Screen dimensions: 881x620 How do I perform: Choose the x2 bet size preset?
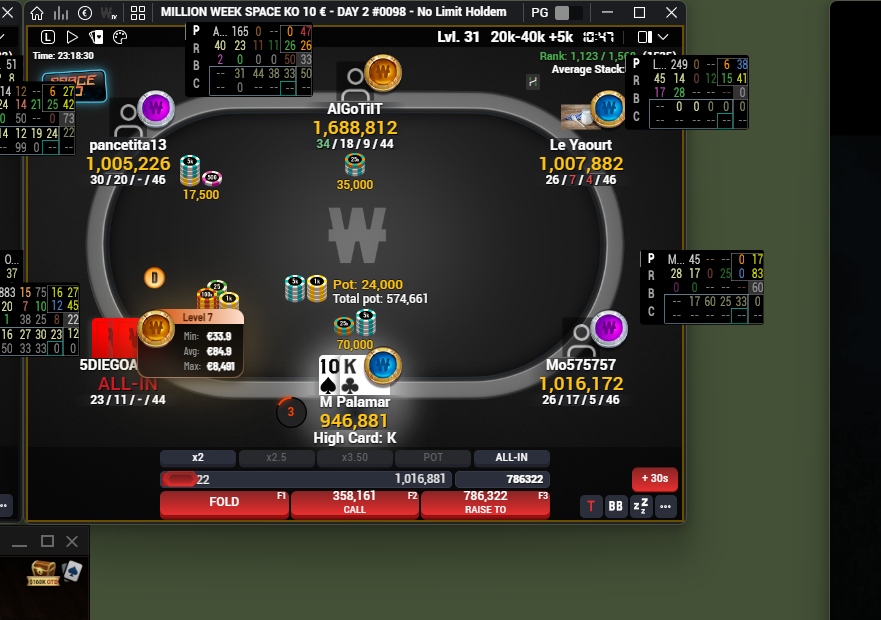198,458
